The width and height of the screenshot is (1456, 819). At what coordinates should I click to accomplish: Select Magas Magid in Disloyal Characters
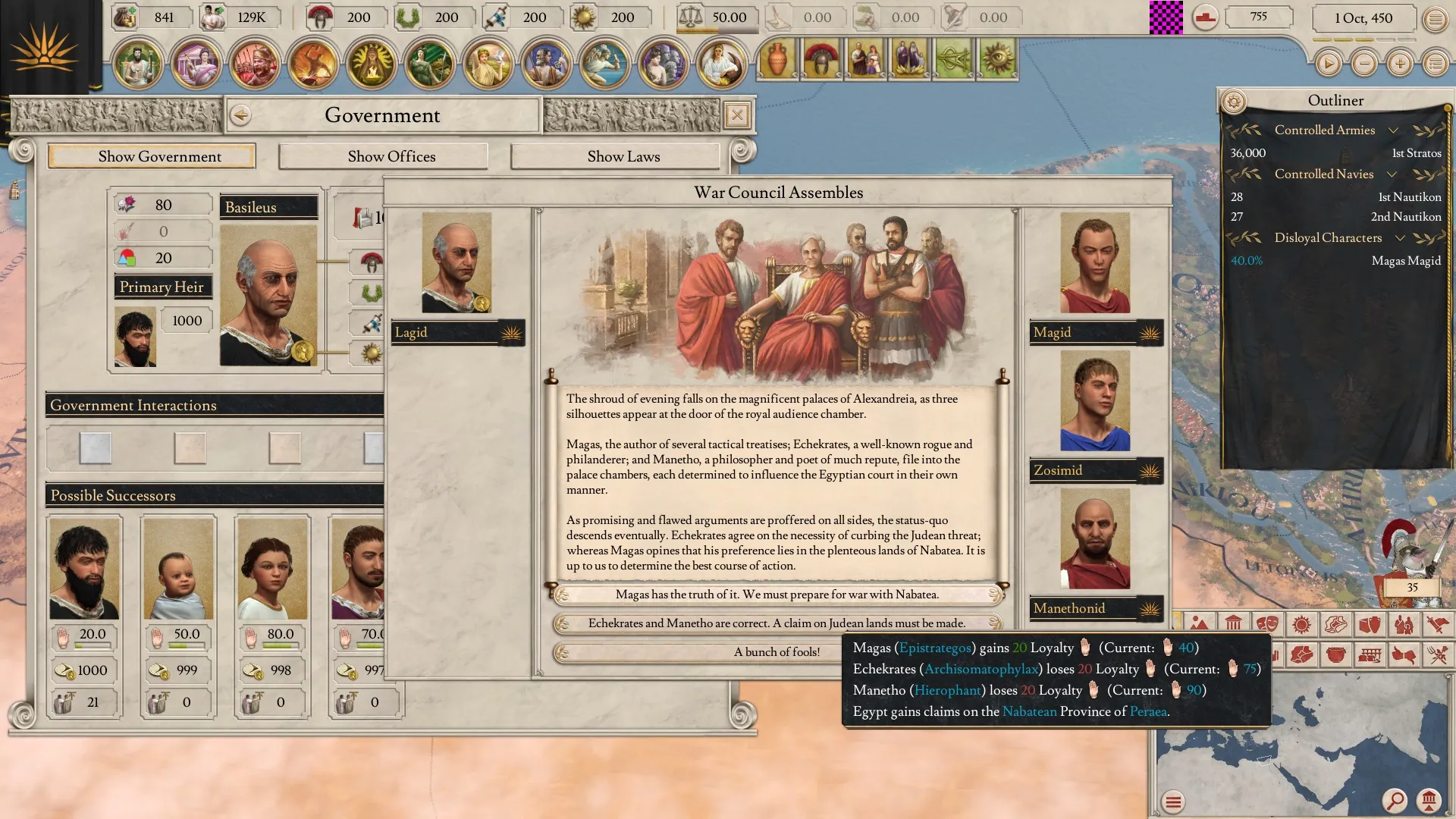pyautogui.click(x=1405, y=261)
